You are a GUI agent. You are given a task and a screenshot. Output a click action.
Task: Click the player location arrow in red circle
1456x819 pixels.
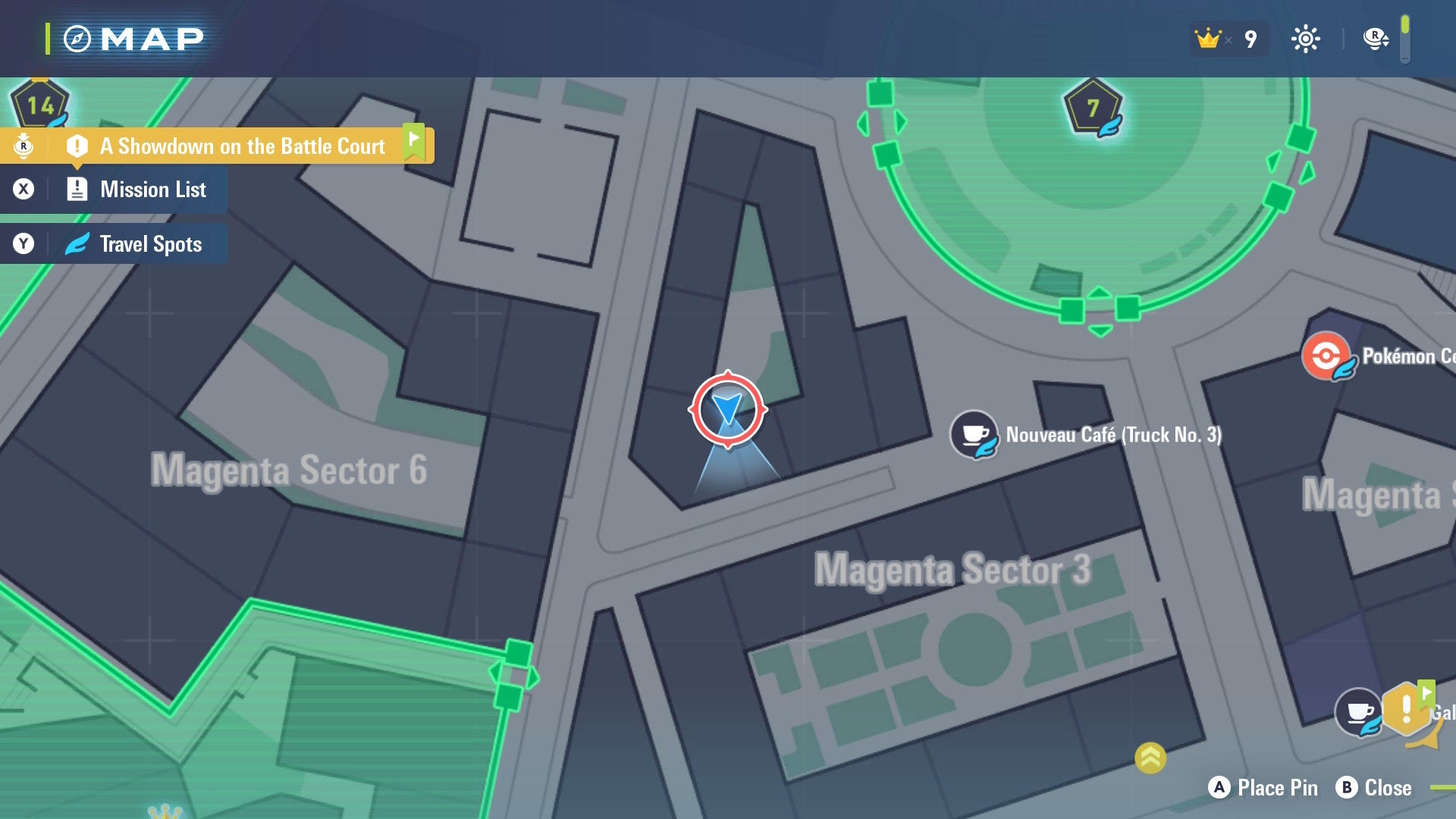[x=730, y=409]
